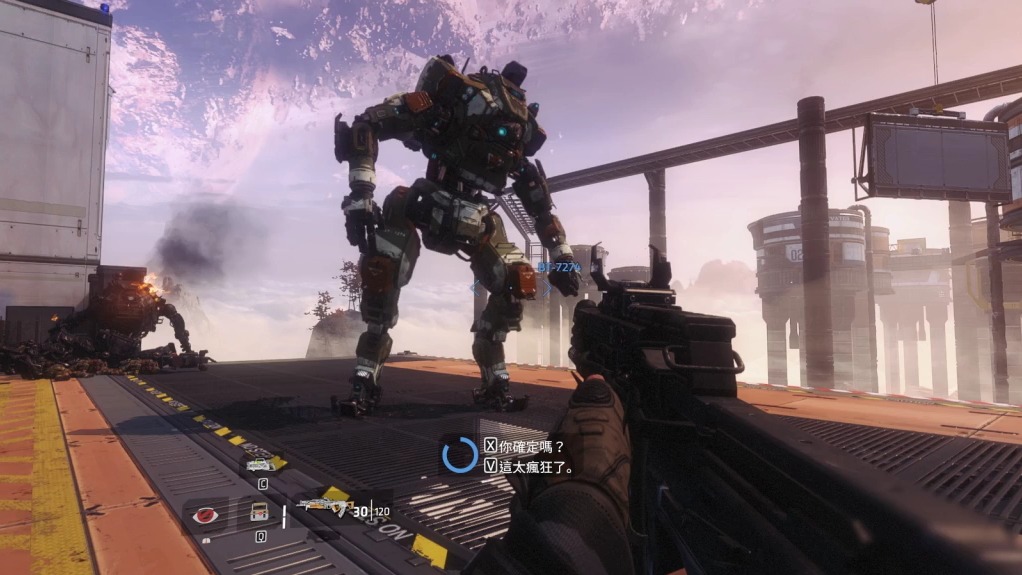
Task: Select the upper equipment icon labeled C
Action: click(x=260, y=463)
